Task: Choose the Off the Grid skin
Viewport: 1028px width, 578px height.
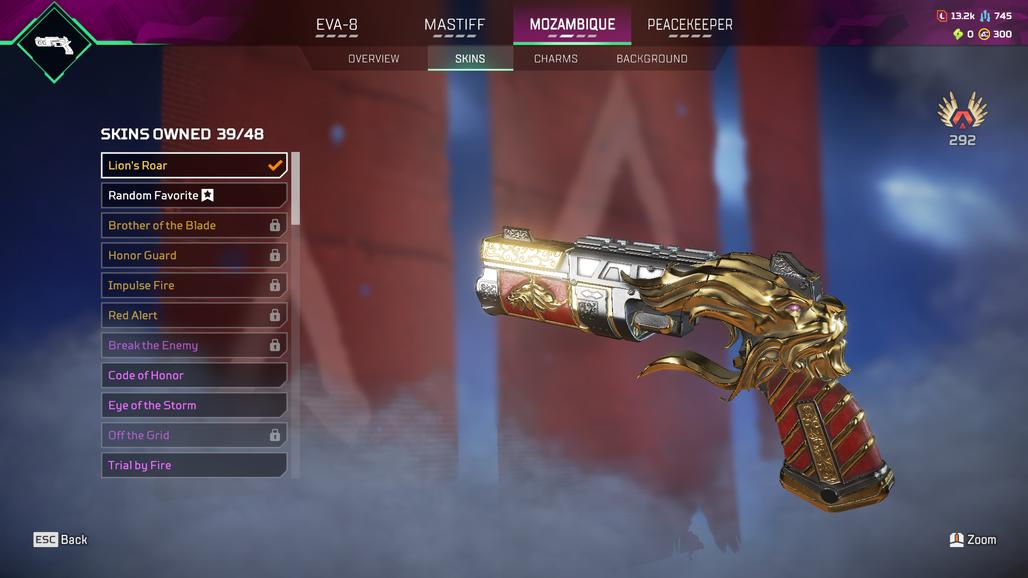Action: [194, 435]
